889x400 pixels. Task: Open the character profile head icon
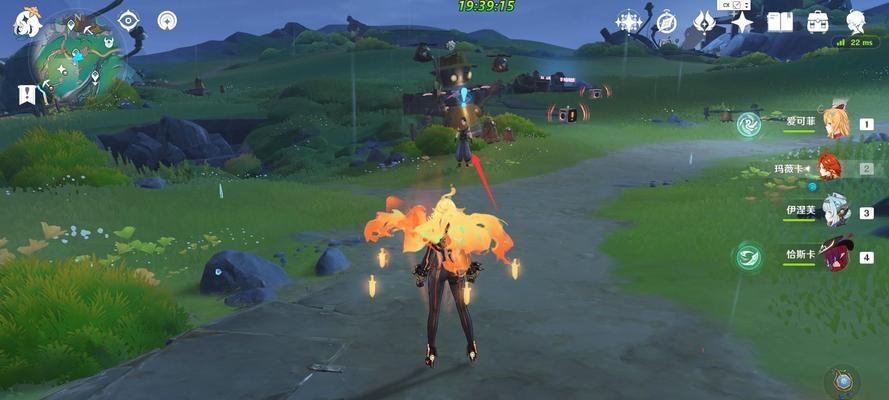click(x=855, y=22)
